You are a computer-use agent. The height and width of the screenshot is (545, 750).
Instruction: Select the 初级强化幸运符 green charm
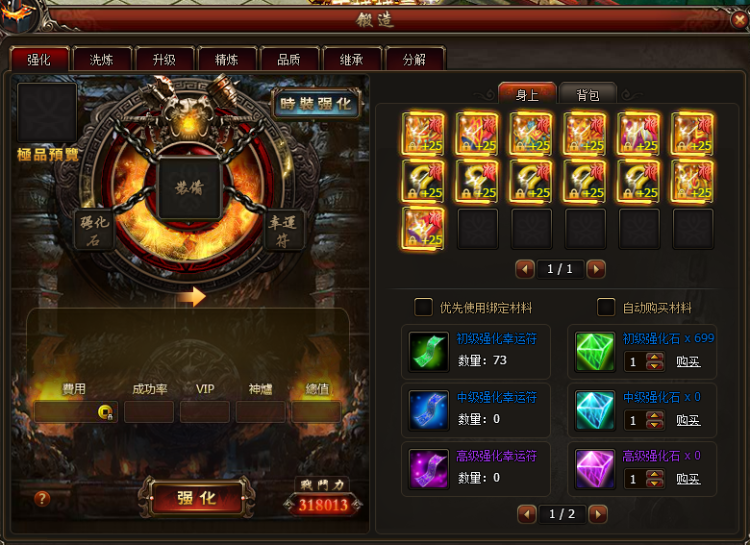(429, 351)
